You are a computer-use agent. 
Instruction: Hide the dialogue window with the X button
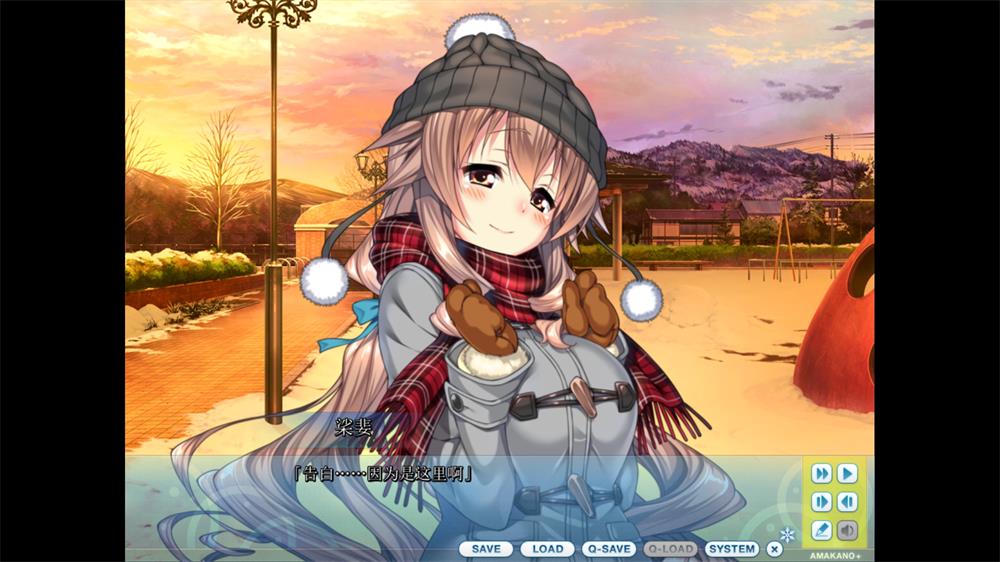[x=774, y=549]
